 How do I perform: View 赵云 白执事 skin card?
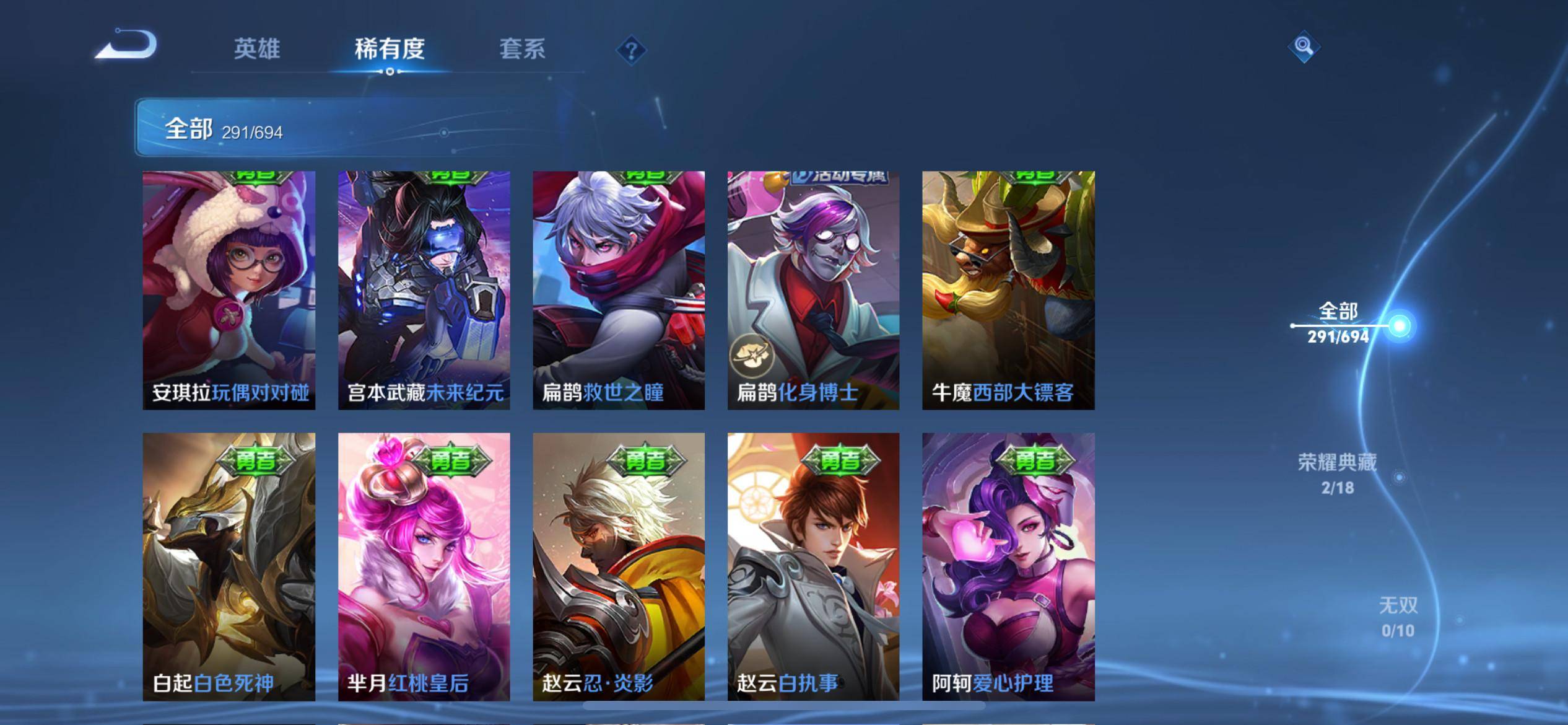[x=813, y=566]
